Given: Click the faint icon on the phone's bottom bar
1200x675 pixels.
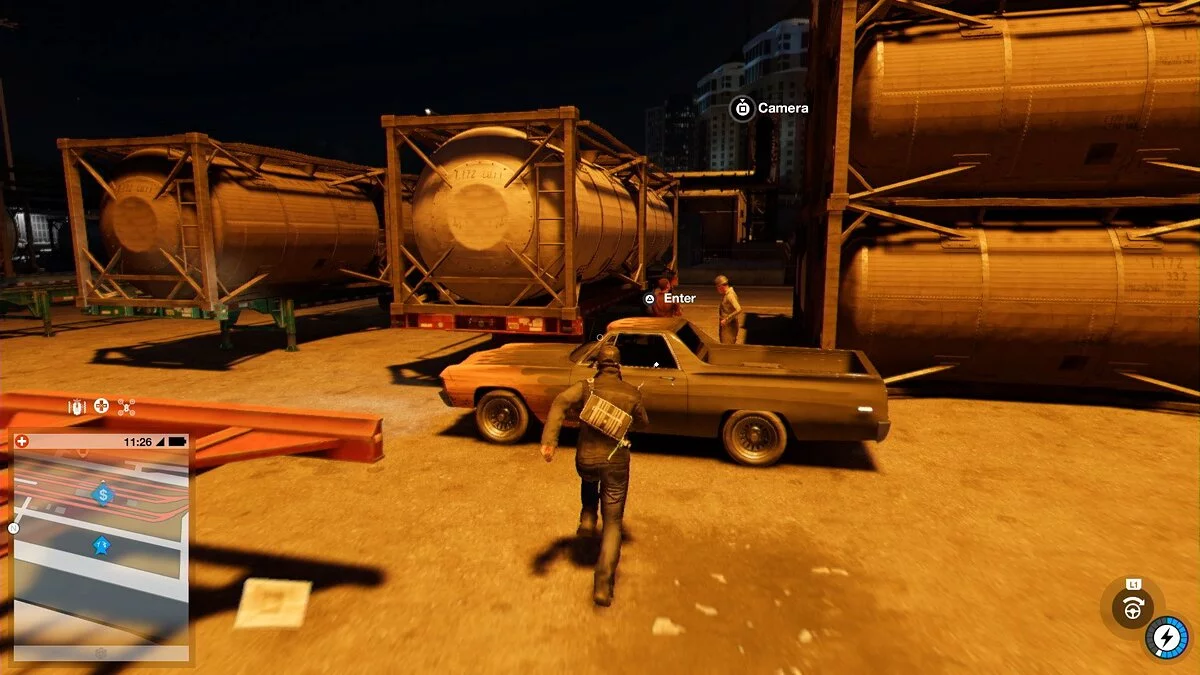Looking at the screenshot, I should (100, 653).
